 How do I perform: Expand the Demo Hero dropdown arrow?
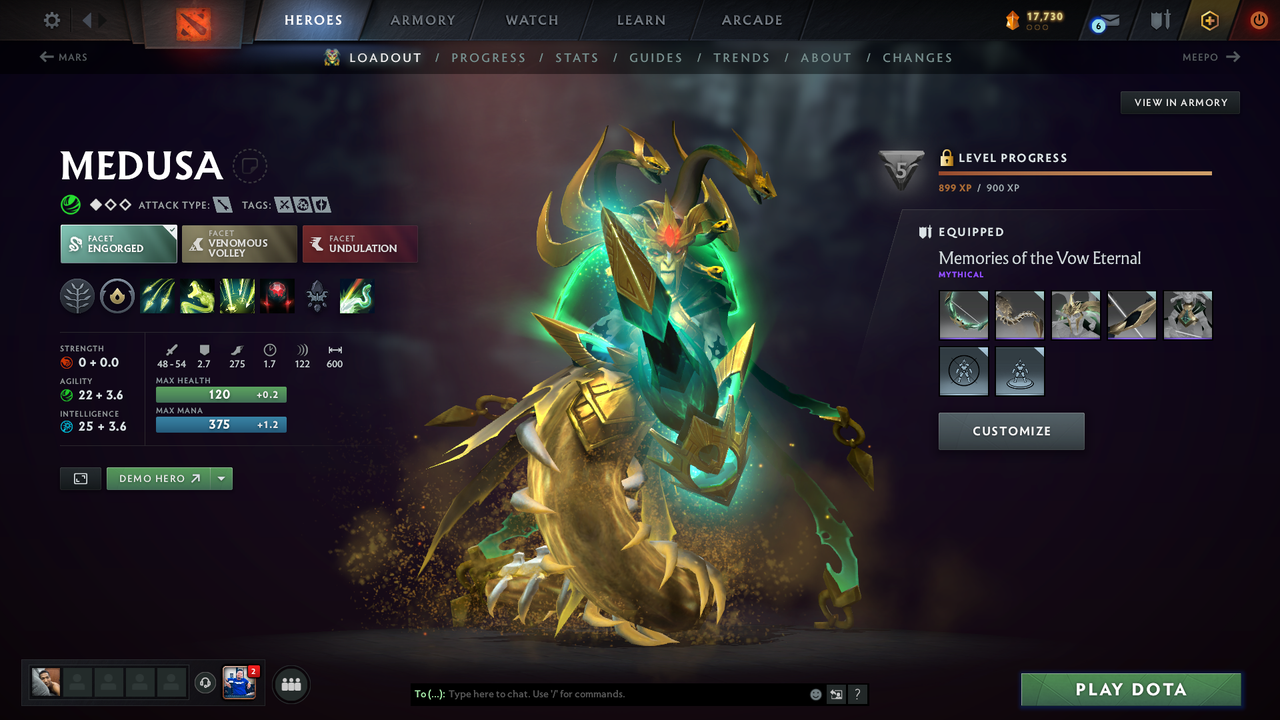[222, 478]
